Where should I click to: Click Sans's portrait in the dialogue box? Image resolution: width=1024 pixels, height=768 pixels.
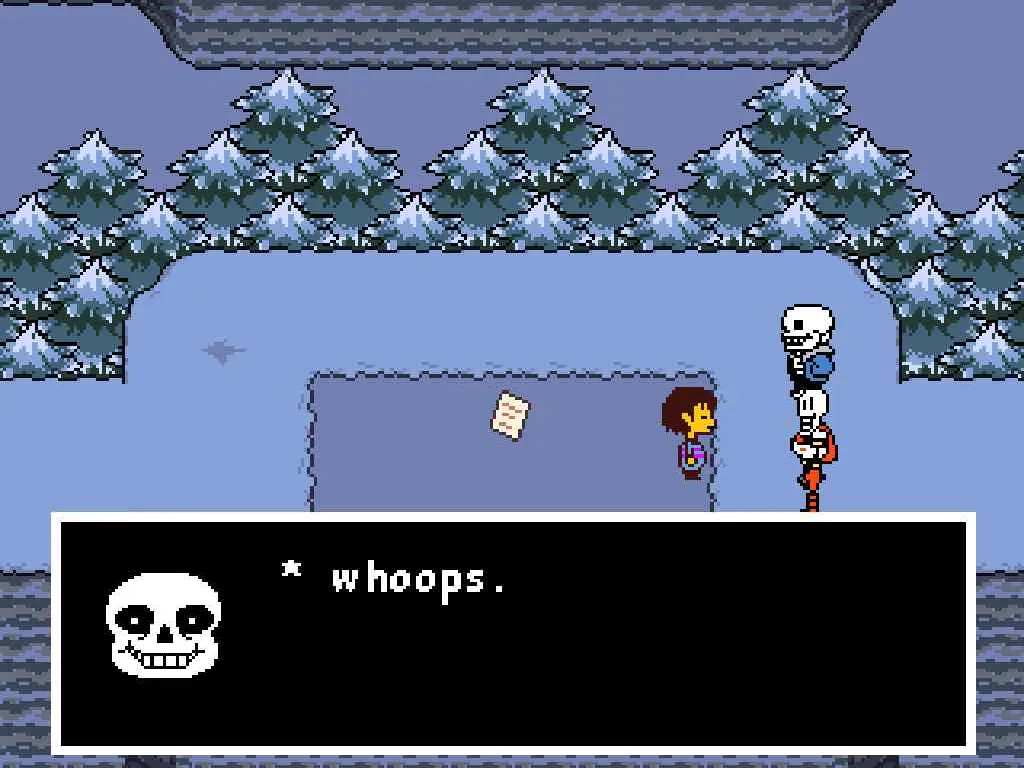pos(163,626)
